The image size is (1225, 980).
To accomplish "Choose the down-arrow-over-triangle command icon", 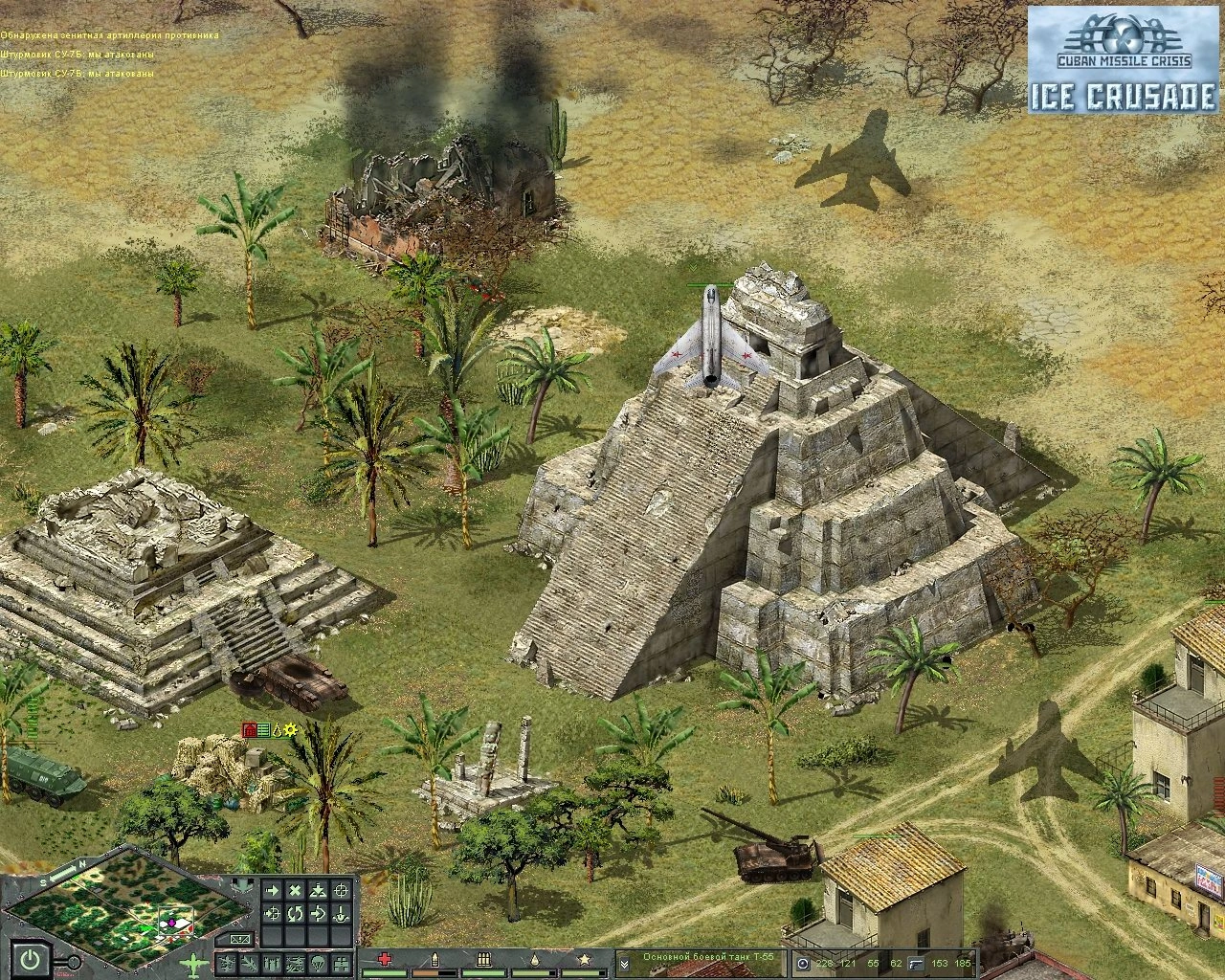I will point(318,891).
